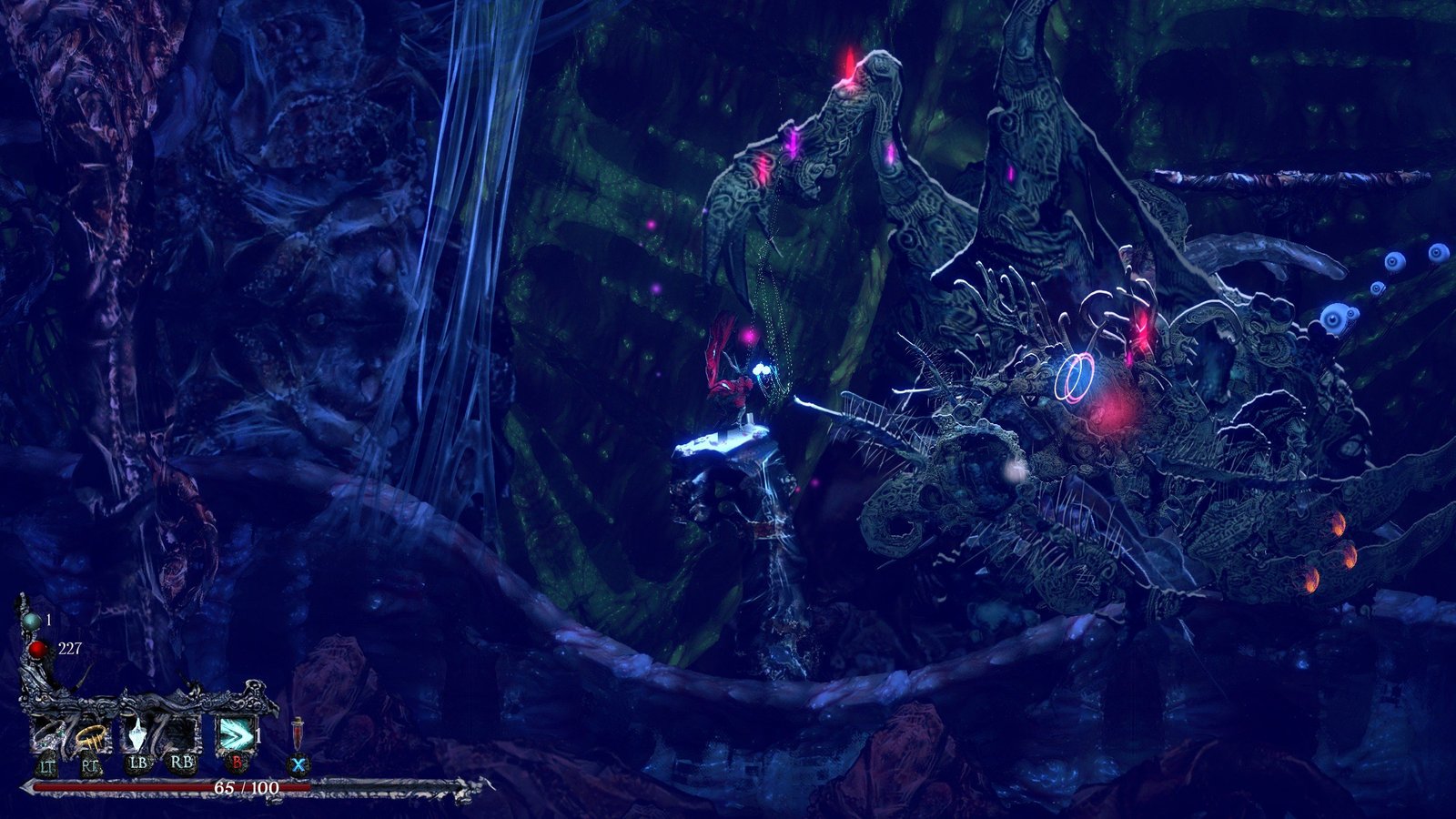Select the golden clawed ring slot
Screen dimensions: 1456x819
pyautogui.click(x=90, y=734)
